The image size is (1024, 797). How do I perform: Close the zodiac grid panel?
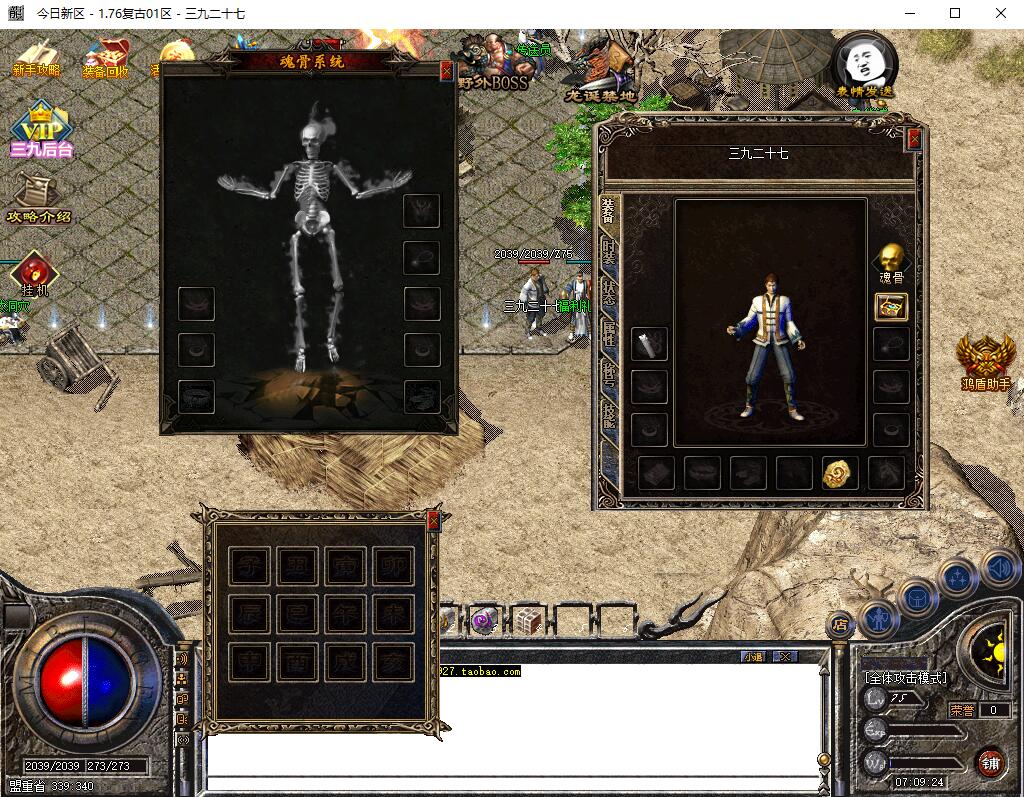433,520
